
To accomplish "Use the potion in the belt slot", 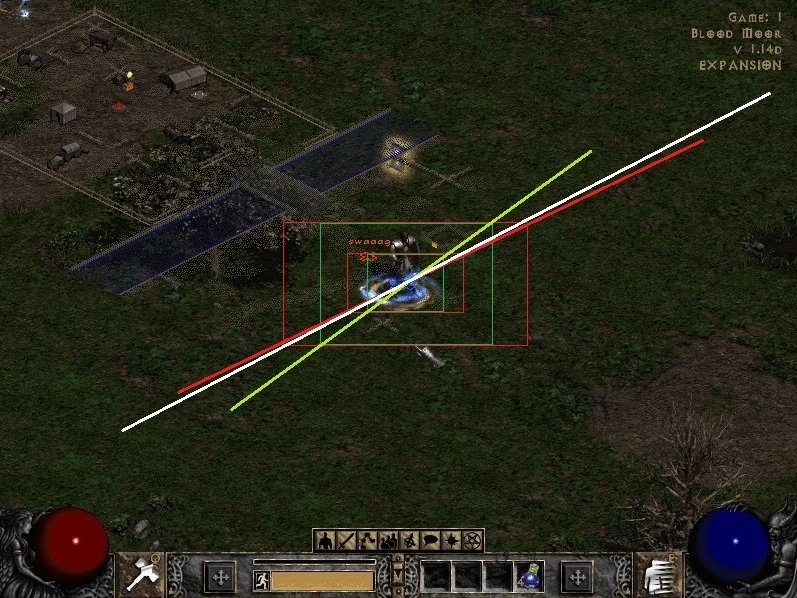I will pyautogui.click(x=529, y=577).
